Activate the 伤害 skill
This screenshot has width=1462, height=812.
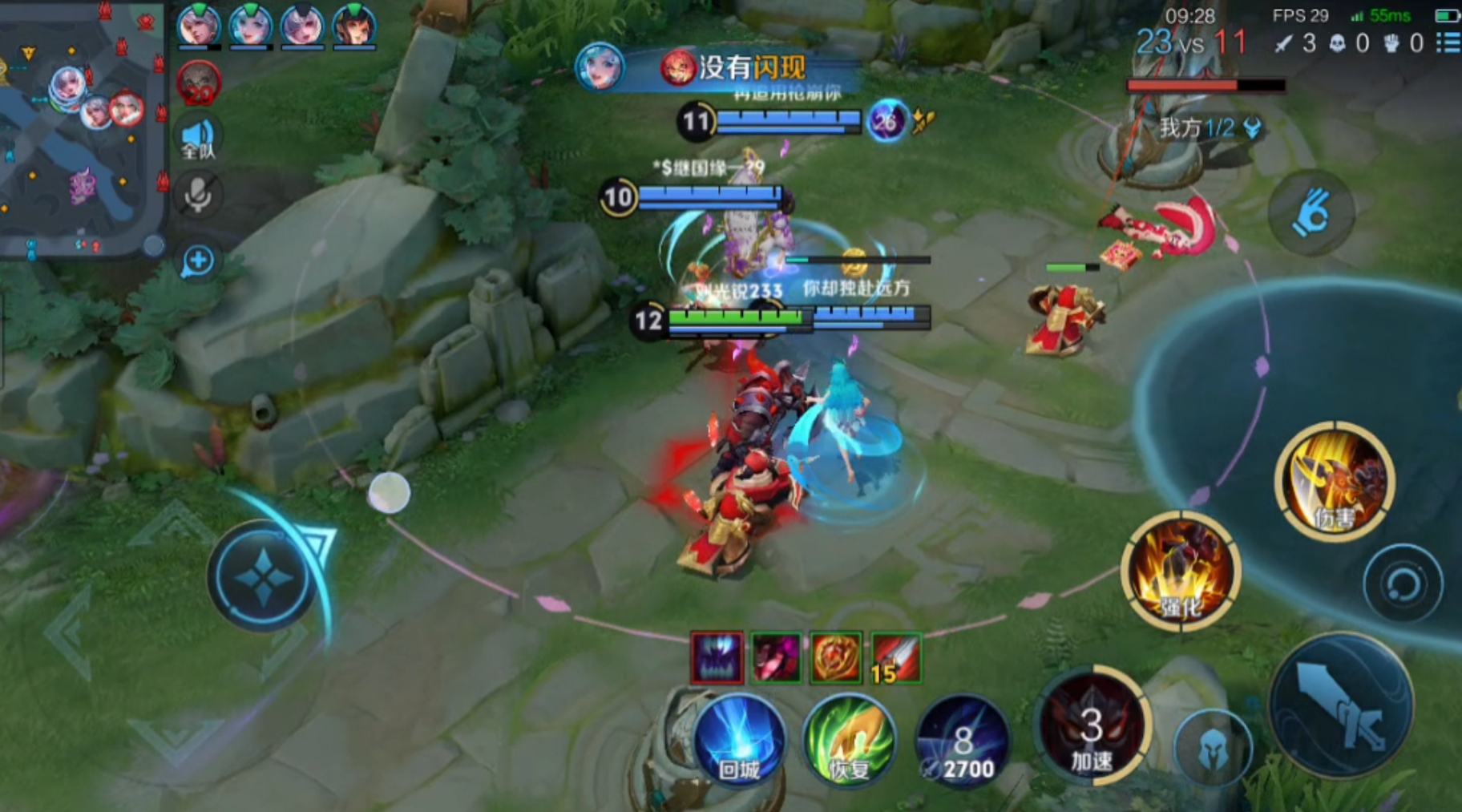(x=1335, y=481)
